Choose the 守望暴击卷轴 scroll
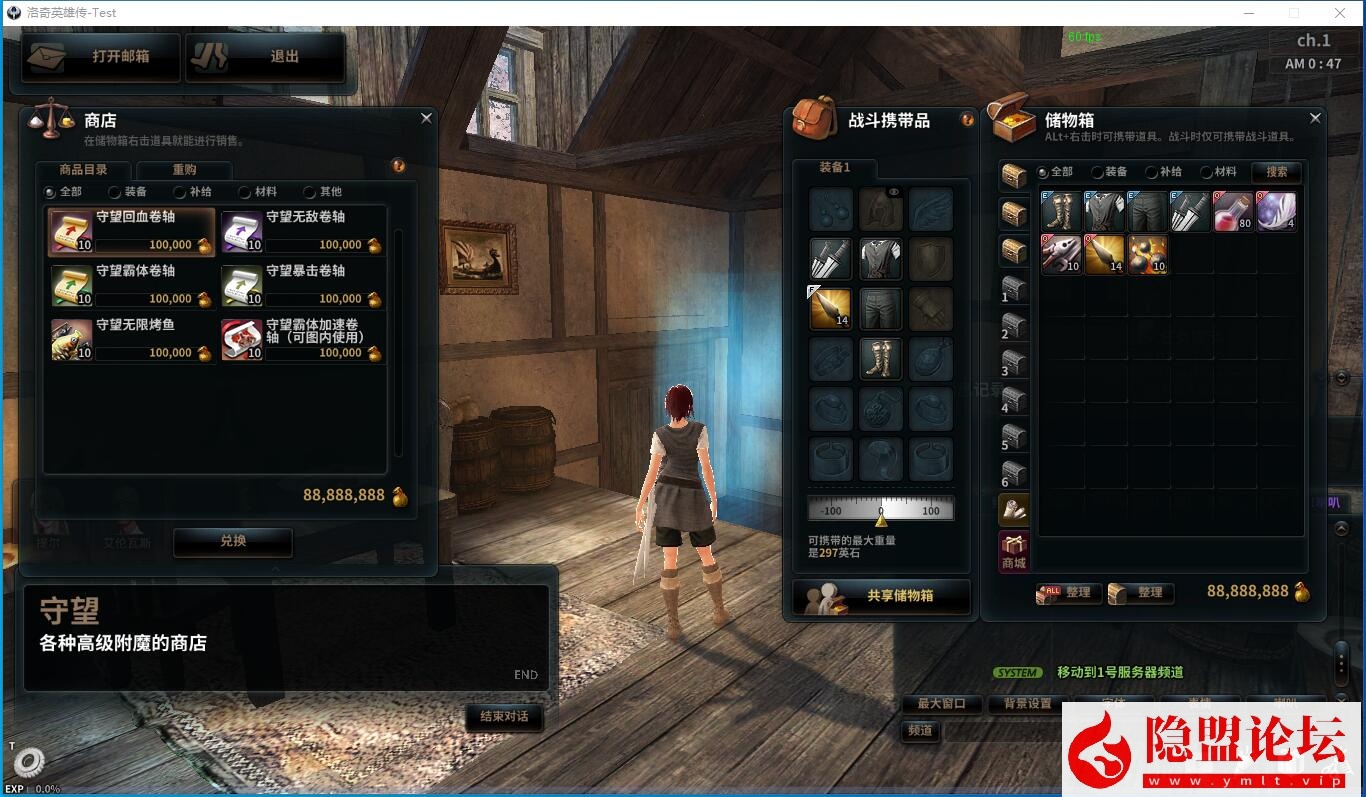1366x797 pixels. point(302,285)
